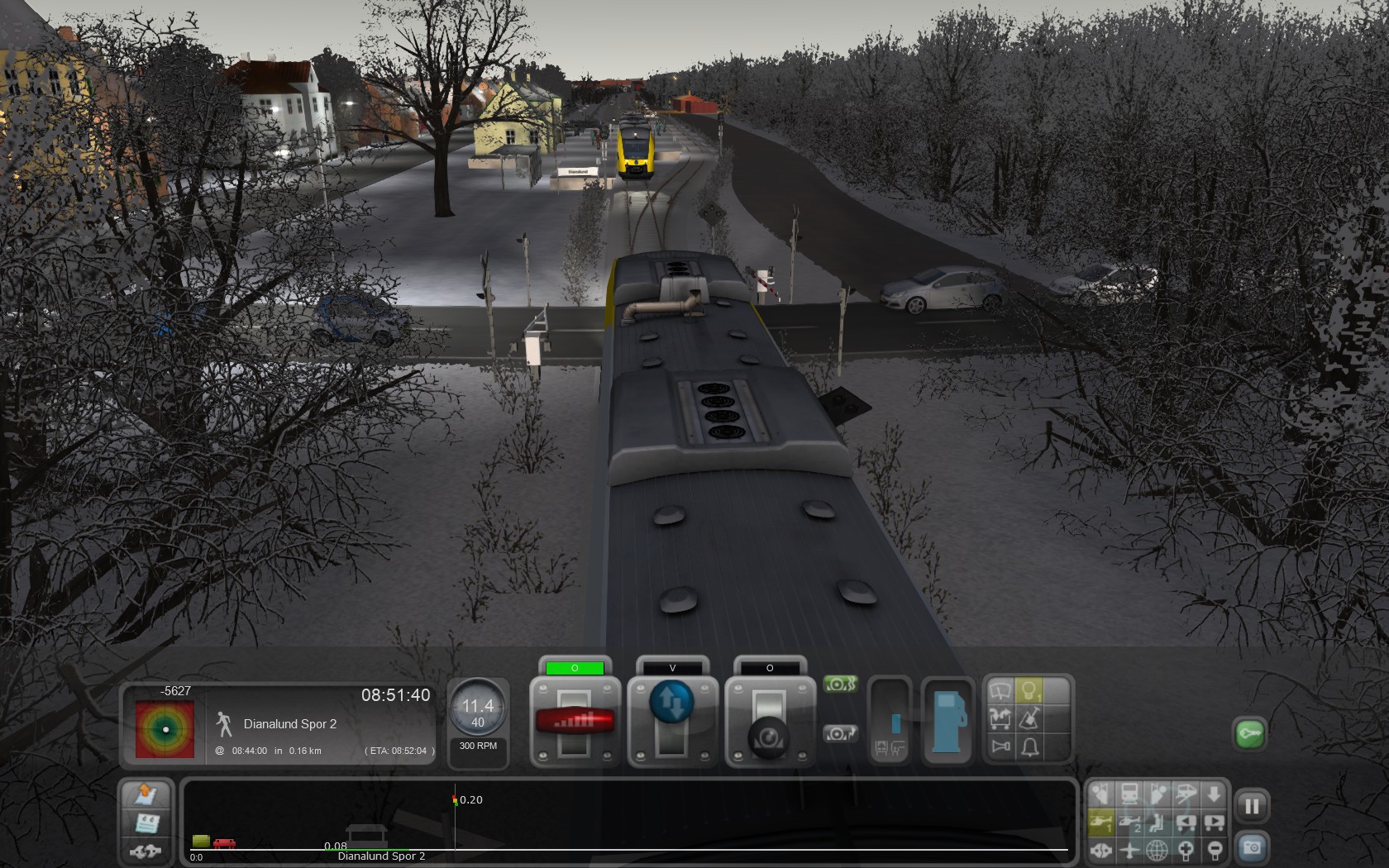Toggle the blue reverser lever
This screenshot has height=868, width=1389.
click(671, 702)
